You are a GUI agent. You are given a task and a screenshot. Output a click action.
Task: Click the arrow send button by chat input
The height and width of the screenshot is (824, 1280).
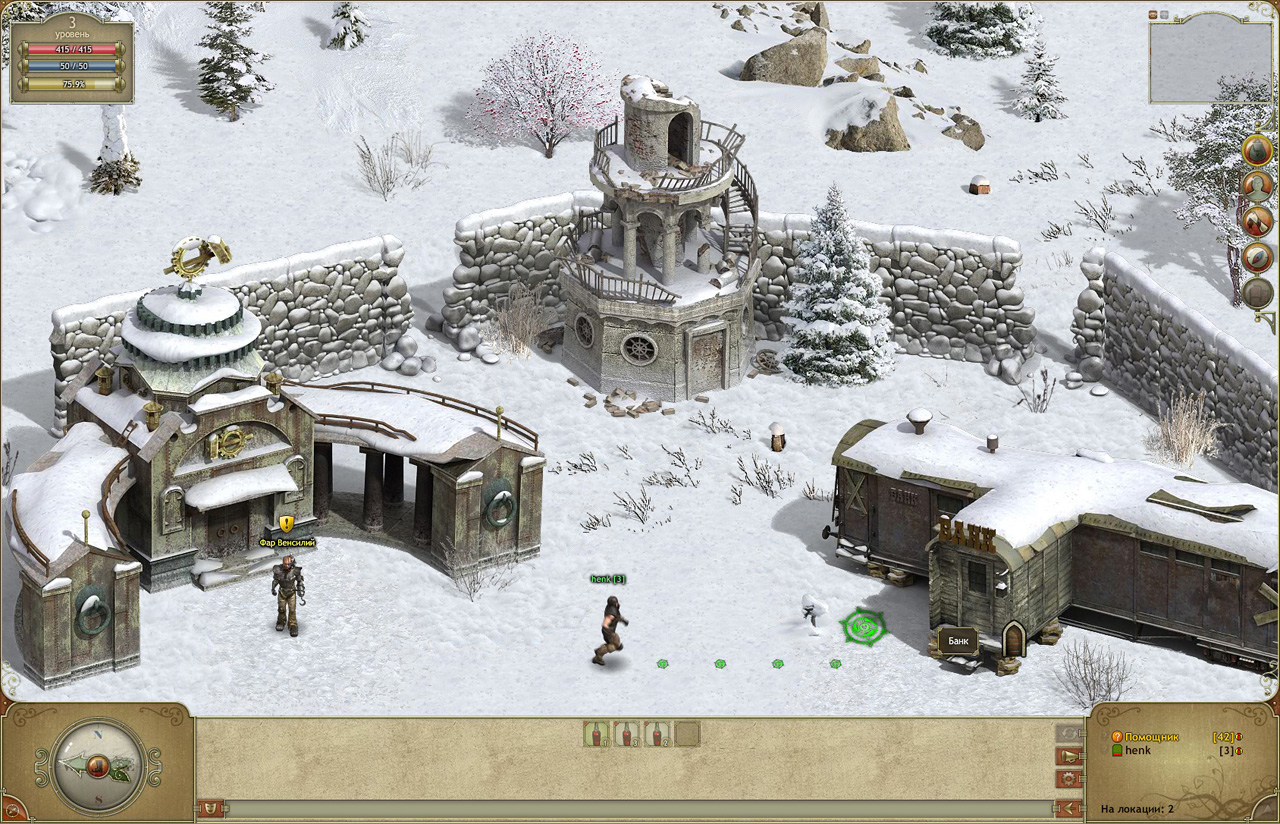click(x=1068, y=808)
